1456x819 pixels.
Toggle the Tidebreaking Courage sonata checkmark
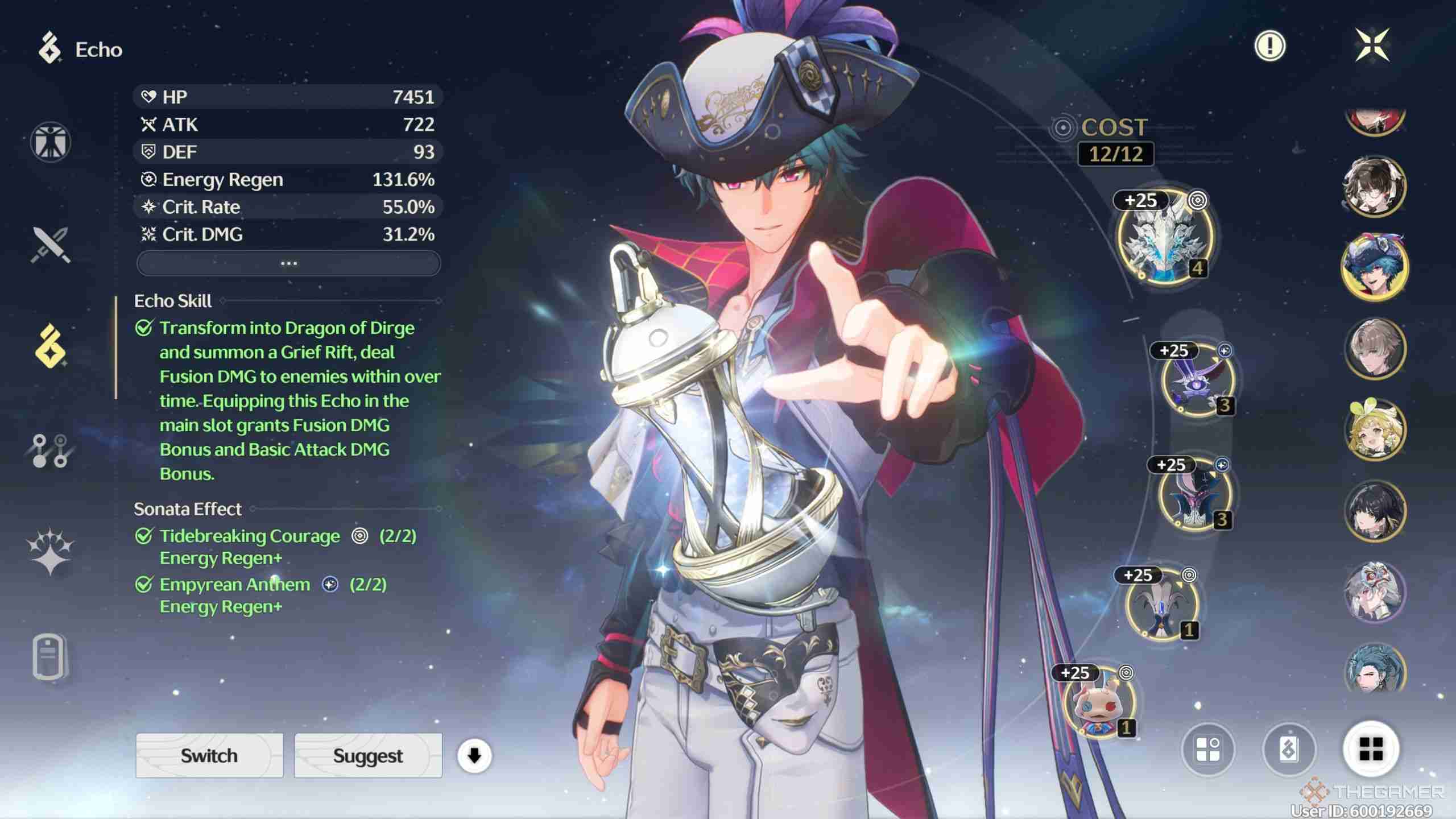pyautogui.click(x=143, y=536)
